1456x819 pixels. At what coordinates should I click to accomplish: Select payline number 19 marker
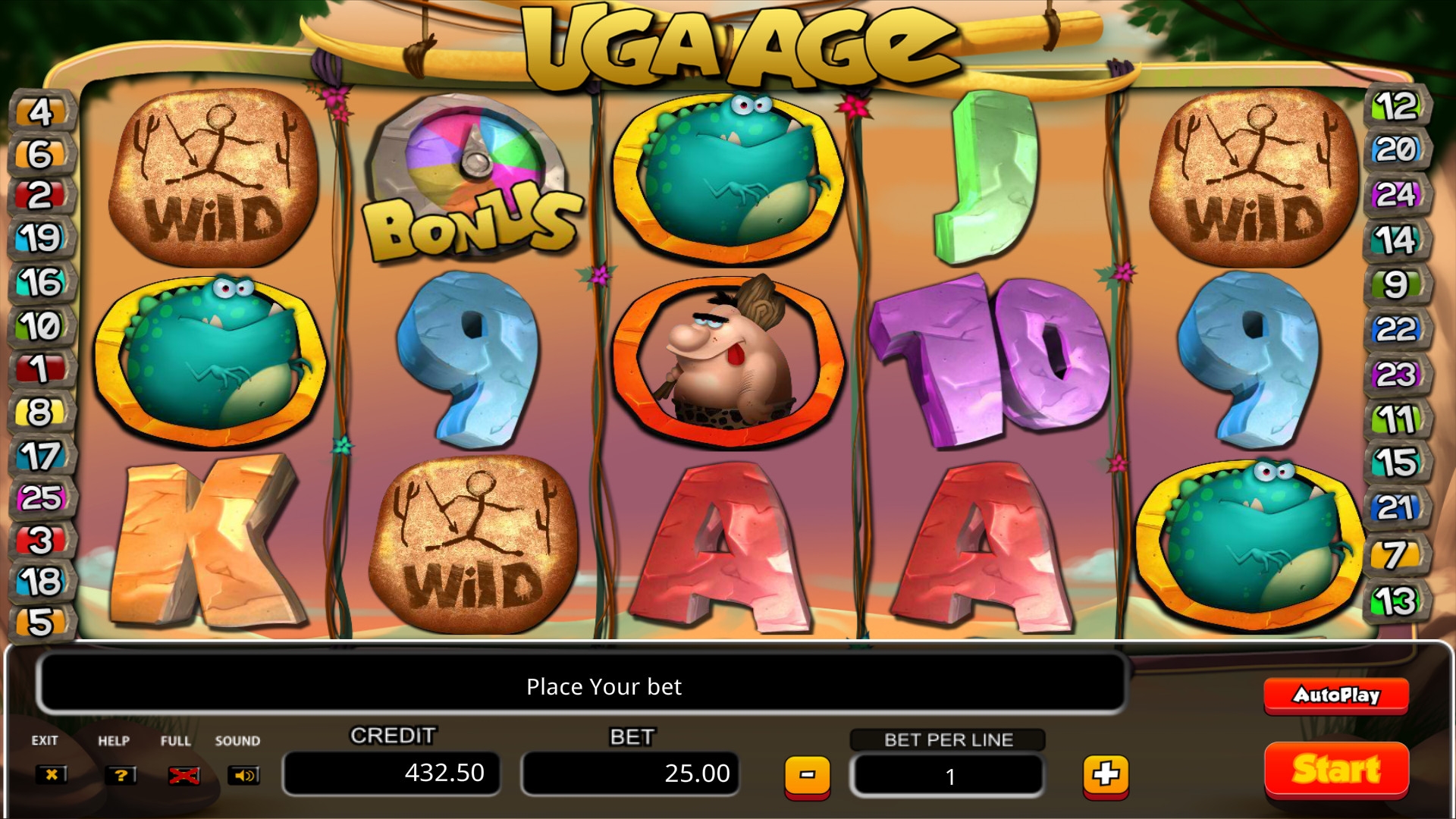41,238
